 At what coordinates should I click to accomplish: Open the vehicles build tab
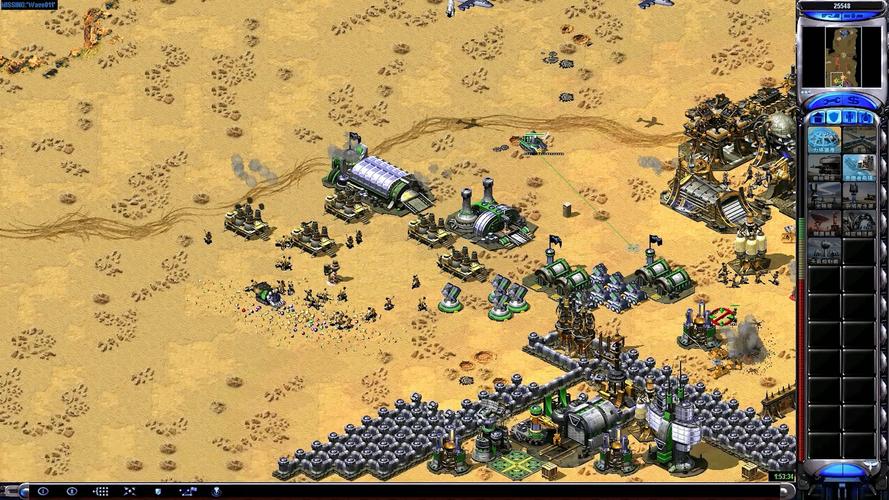pos(866,118)
